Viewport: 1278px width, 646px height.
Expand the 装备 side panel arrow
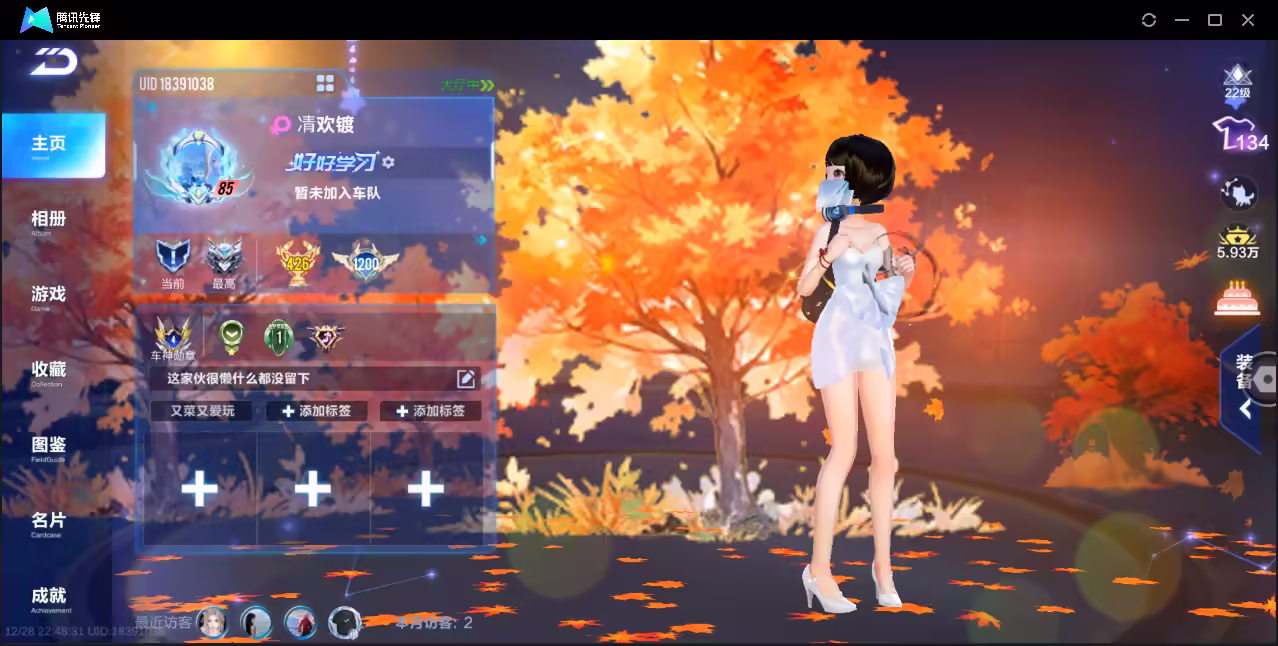1245,408
